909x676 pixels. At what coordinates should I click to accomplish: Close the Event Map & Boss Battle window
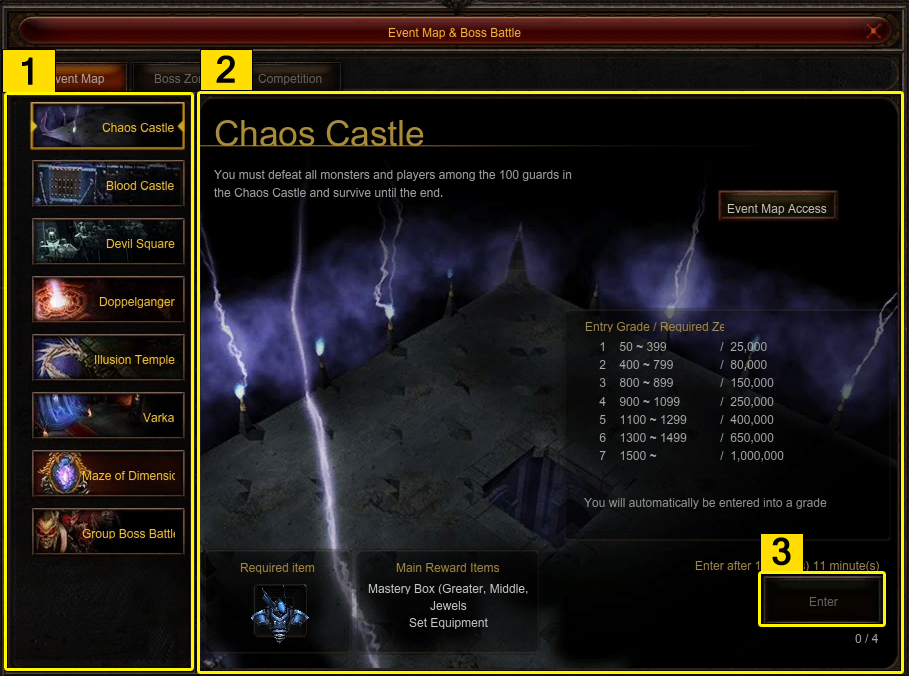[874, 32]
